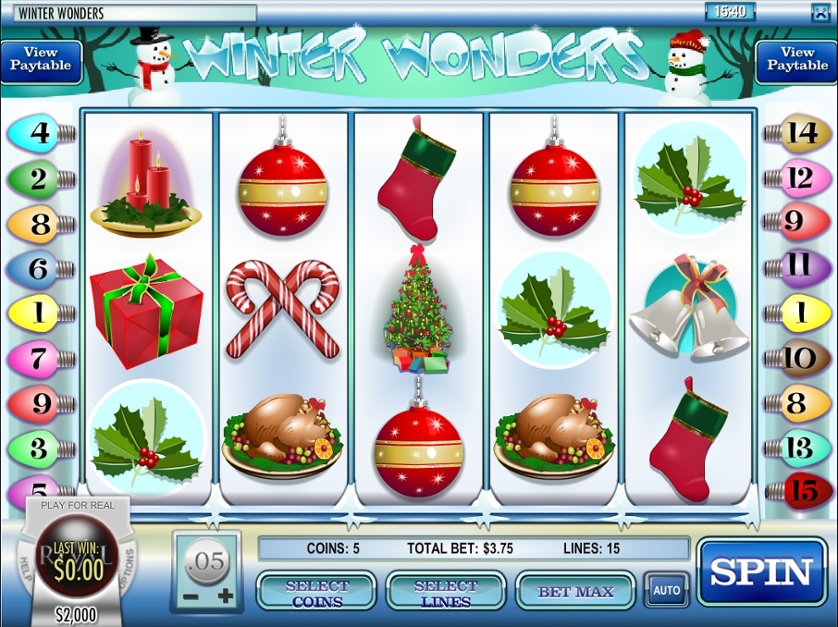
Task: Open View Paytable beside the red-hat snowman
Action: pyautogui.click(x=796, y=59)
